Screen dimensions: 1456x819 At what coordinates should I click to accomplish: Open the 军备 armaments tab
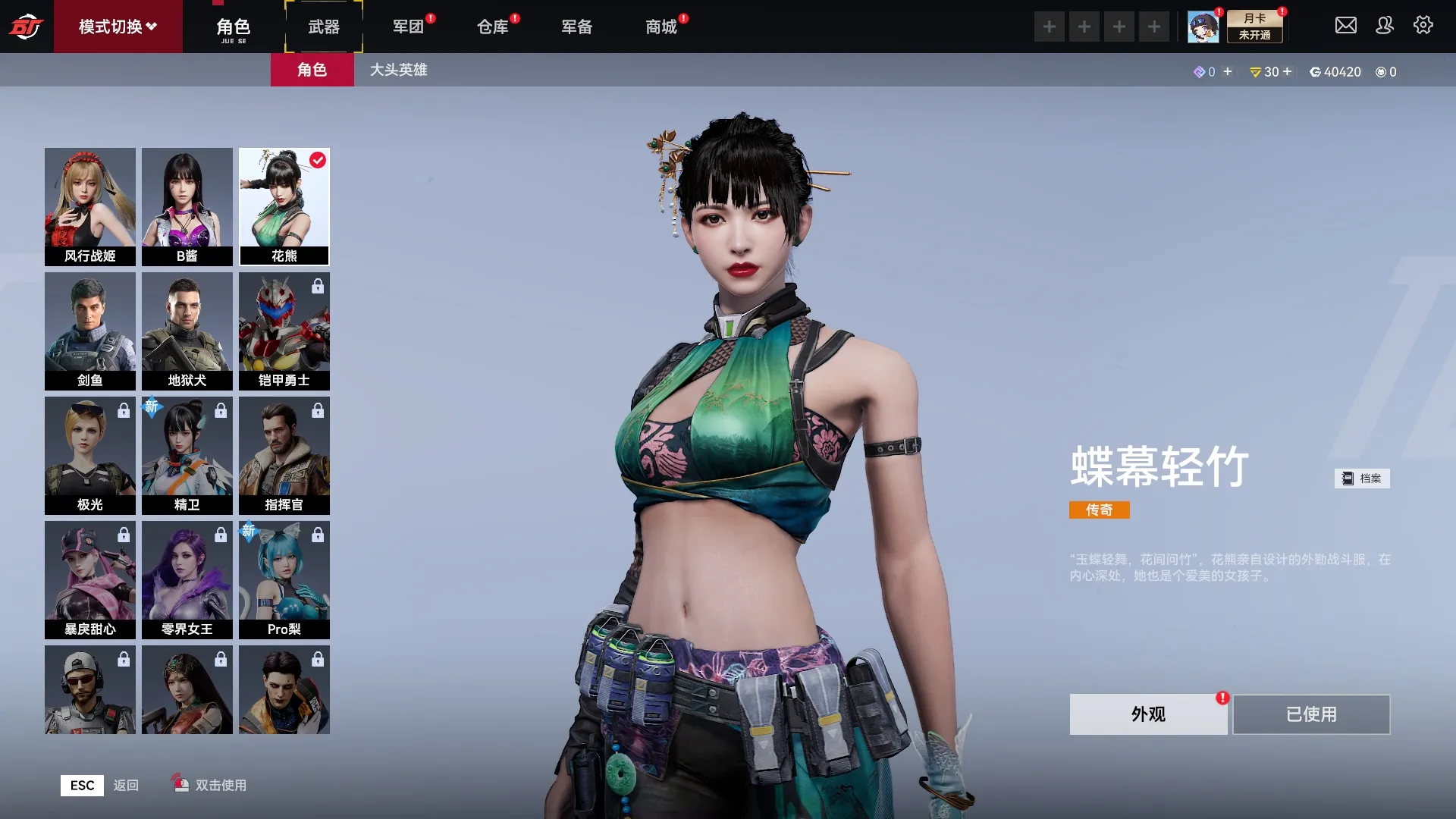tap(576, 27)
